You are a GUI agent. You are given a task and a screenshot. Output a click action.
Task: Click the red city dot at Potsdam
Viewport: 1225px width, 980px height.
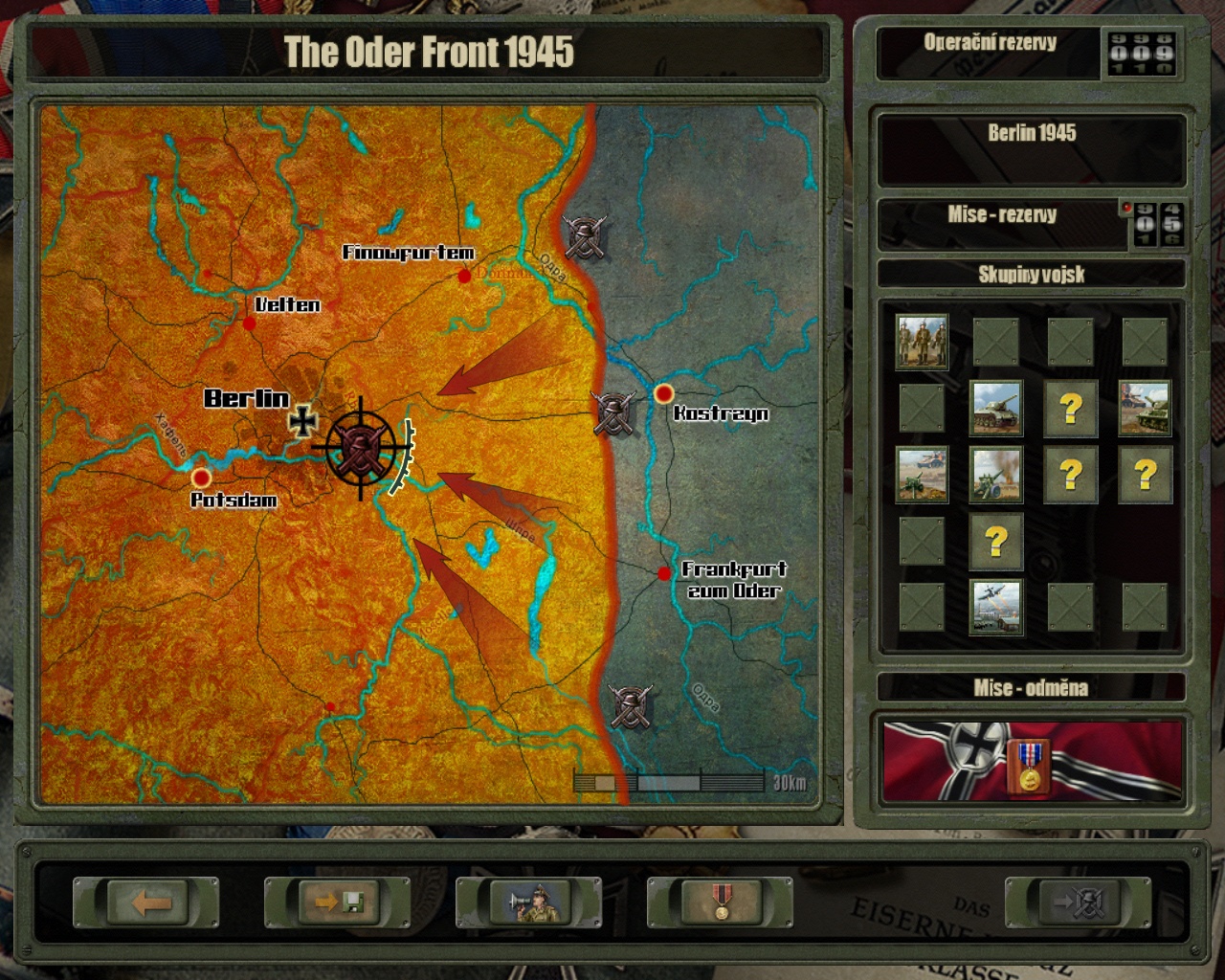click(x=201, y=476)
